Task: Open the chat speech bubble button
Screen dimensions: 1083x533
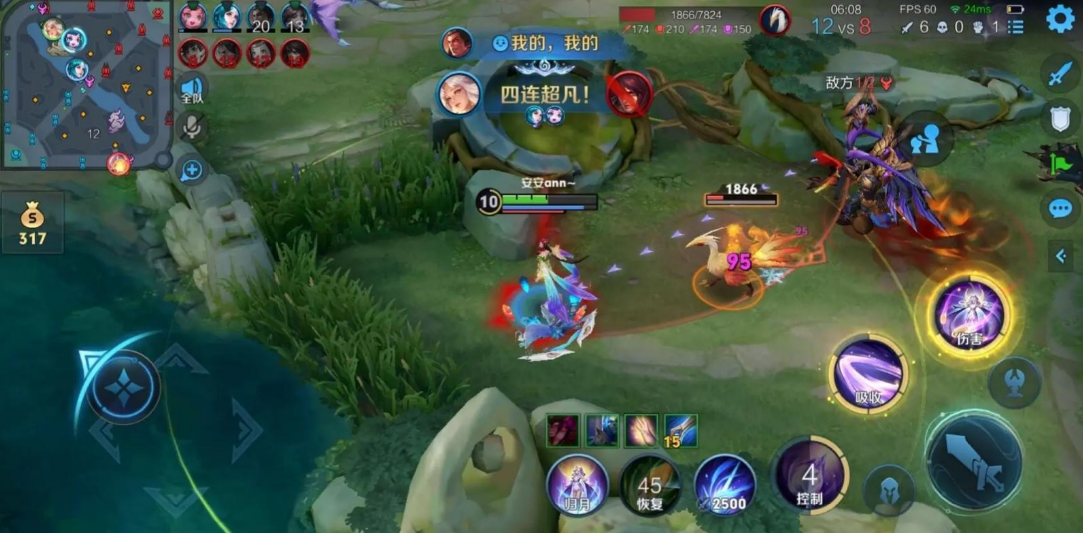Action: pos(1060,208)
